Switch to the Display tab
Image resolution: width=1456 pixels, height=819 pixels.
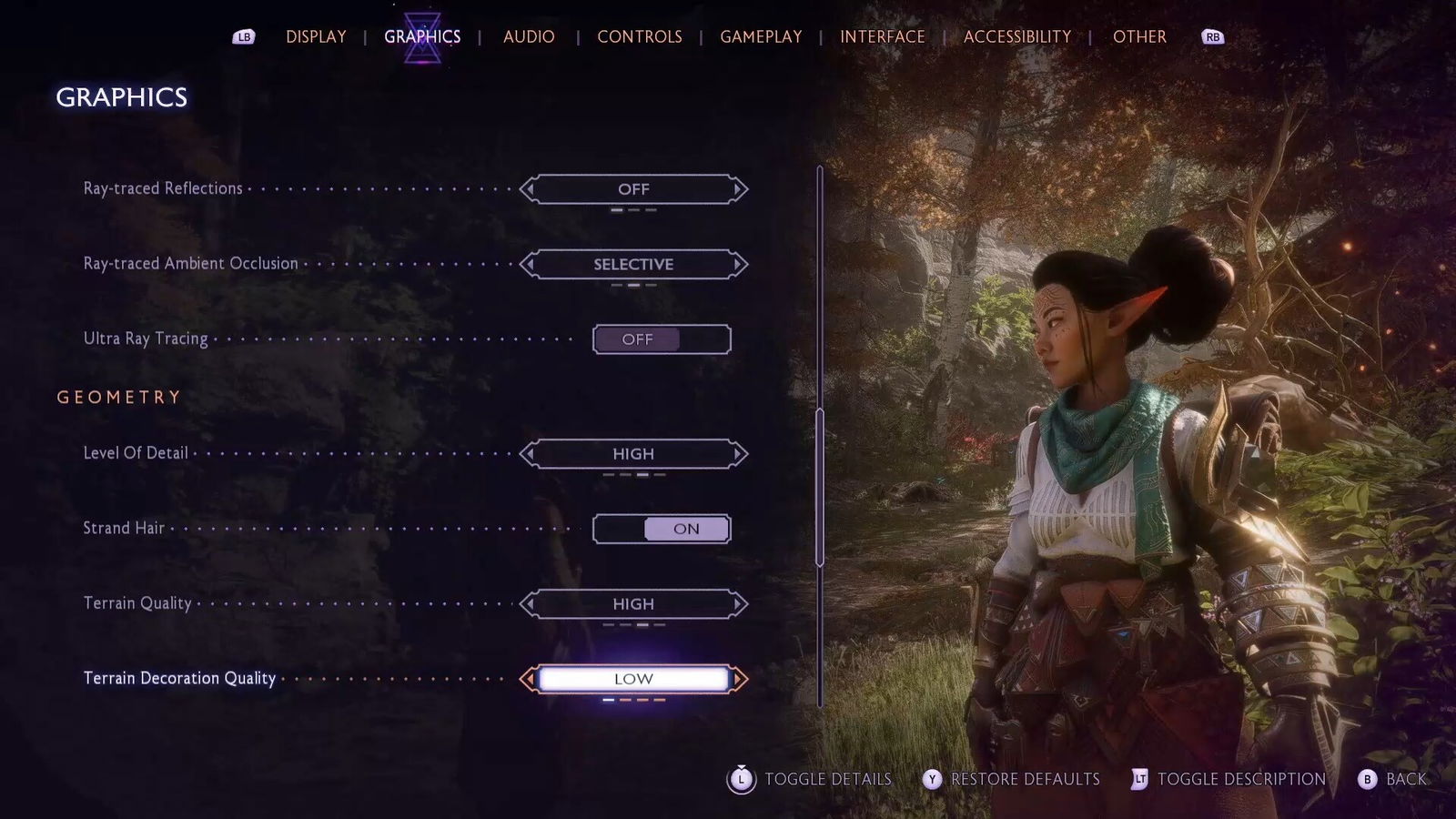click(x=316, y=37)
